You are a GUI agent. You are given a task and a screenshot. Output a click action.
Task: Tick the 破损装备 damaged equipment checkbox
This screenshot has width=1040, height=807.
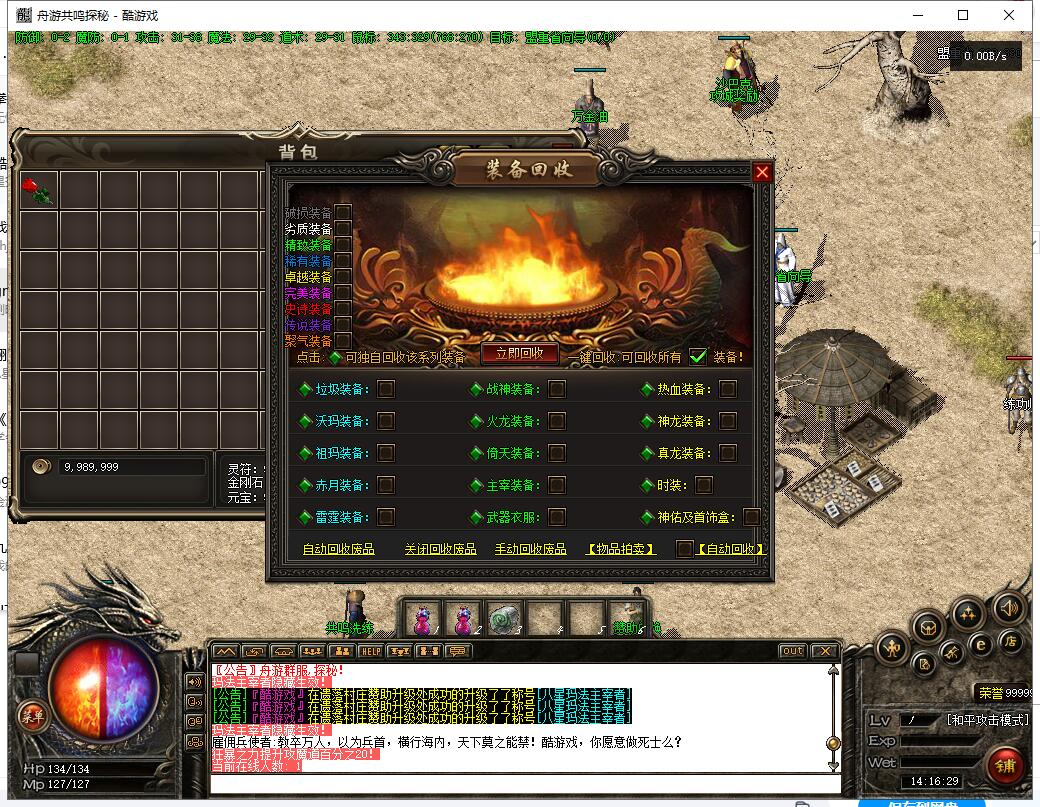point(343,212)
